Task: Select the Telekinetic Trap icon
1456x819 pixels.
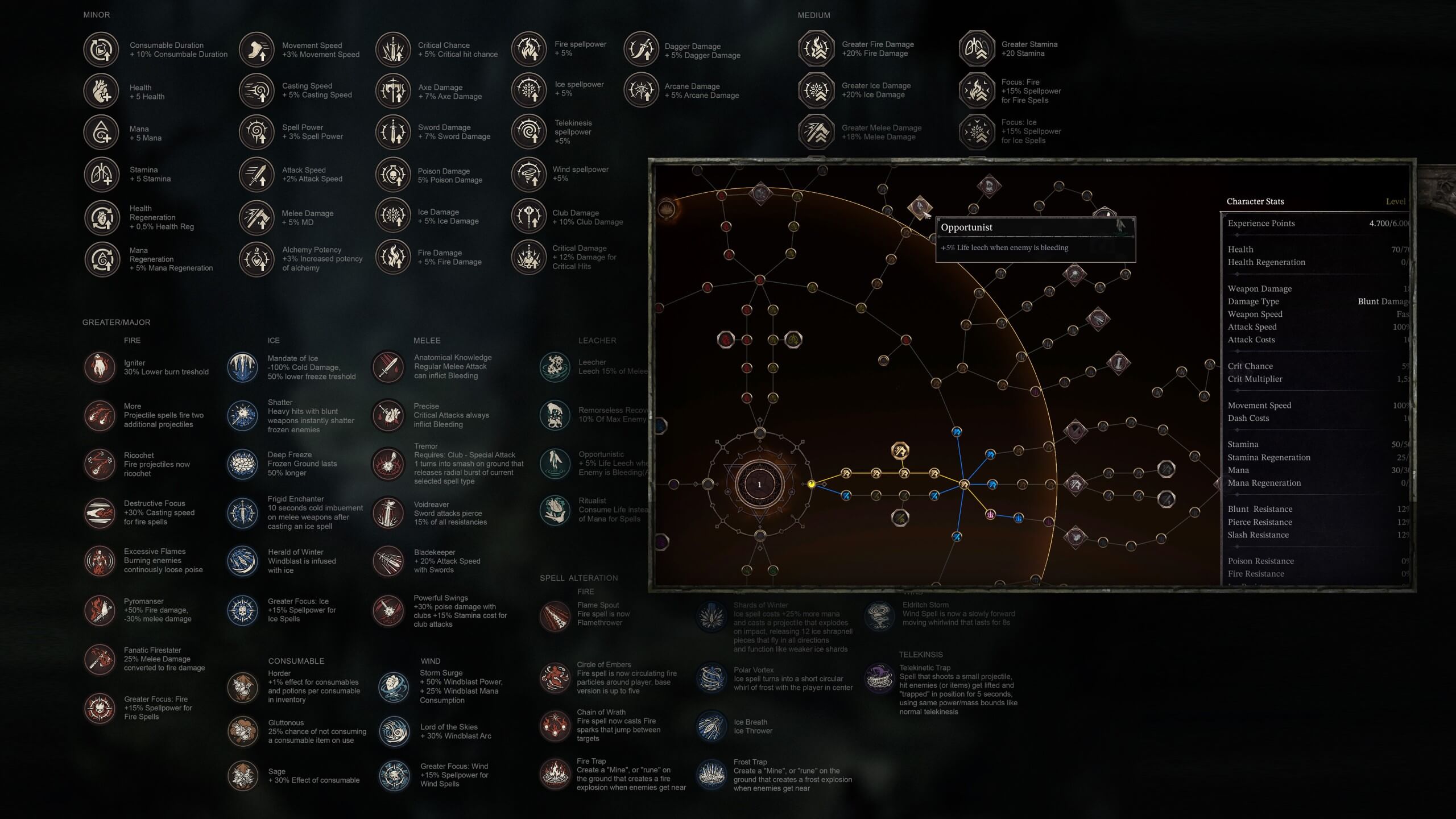Action: point(880,677)
